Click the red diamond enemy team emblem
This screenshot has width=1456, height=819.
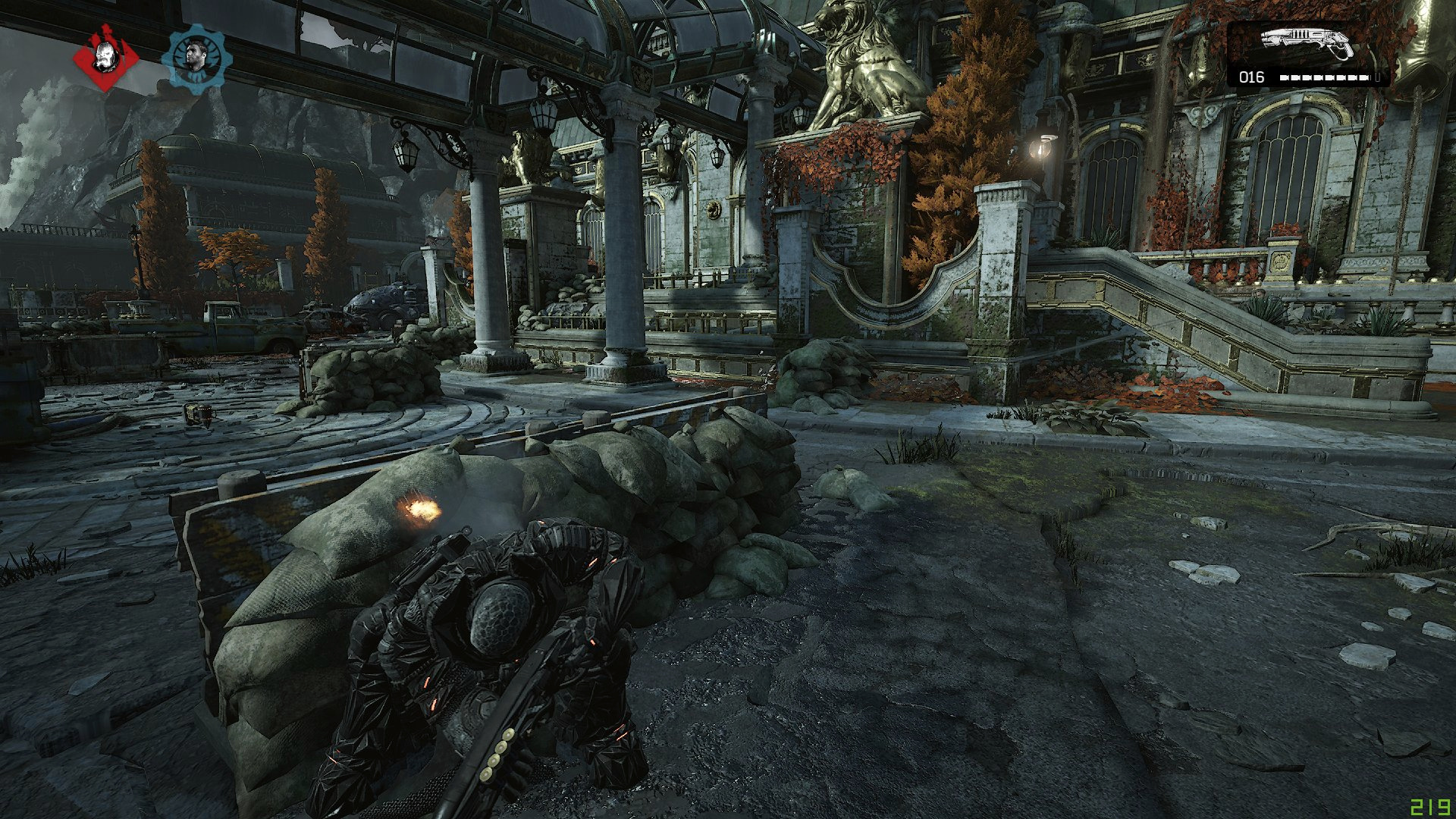tap(106, 58)
